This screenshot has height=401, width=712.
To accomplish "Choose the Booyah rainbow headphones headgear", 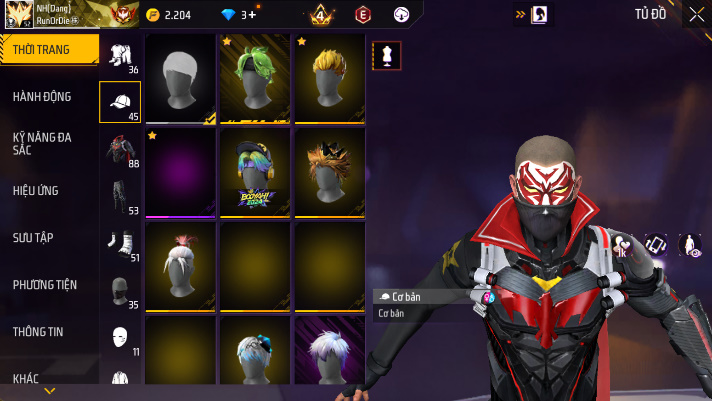I will point(255,171).
